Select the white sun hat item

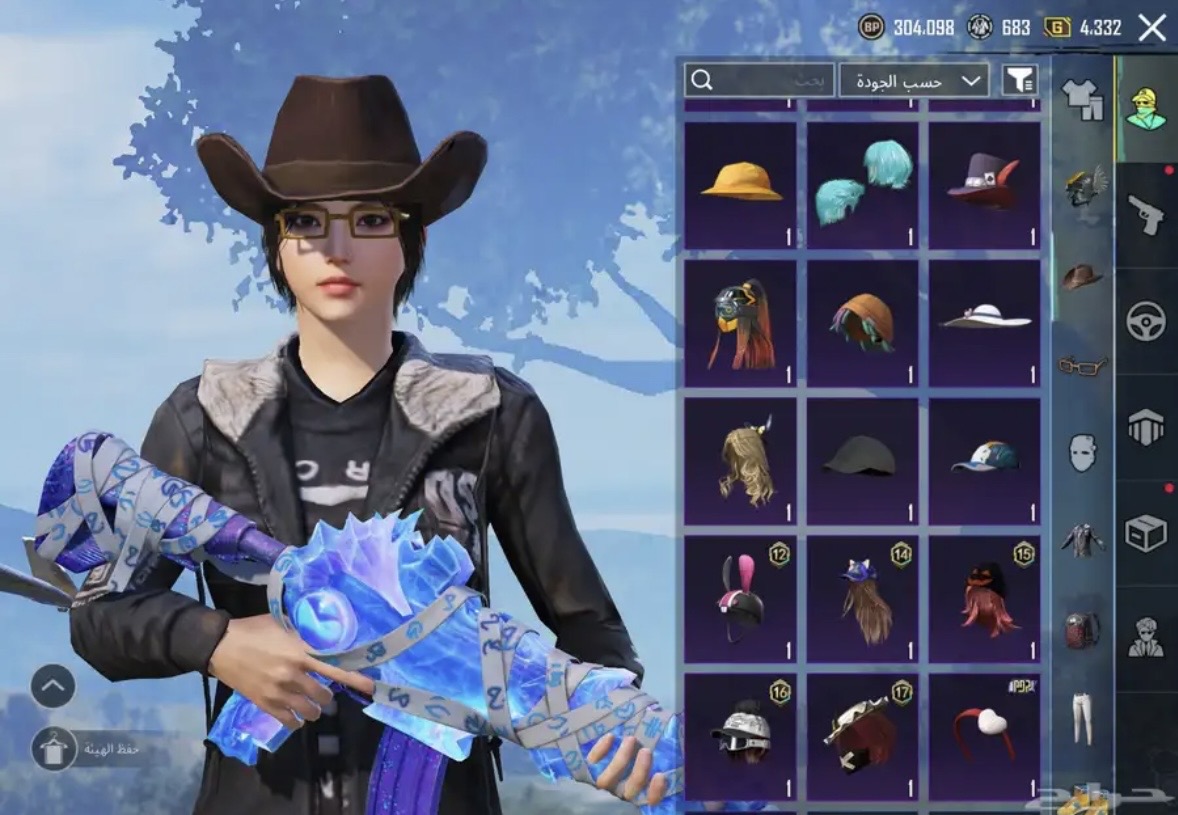(x=985, y=322)
